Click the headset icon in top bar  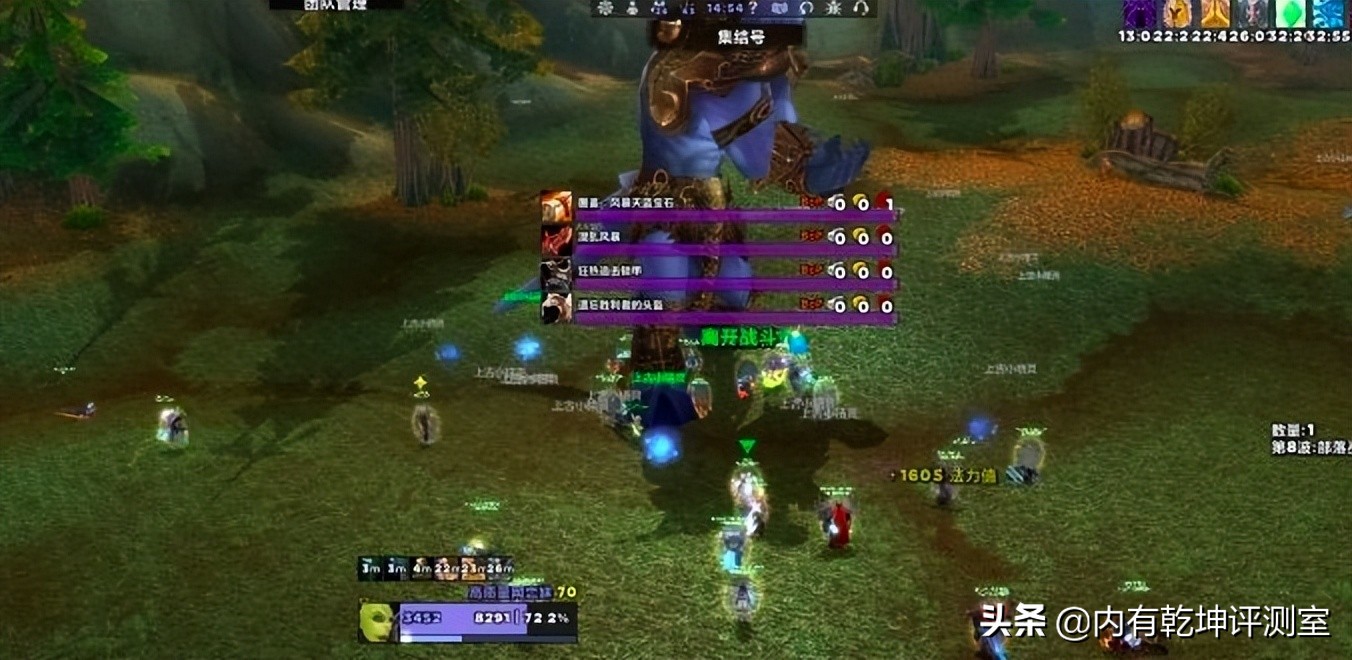tap(859, 8)
